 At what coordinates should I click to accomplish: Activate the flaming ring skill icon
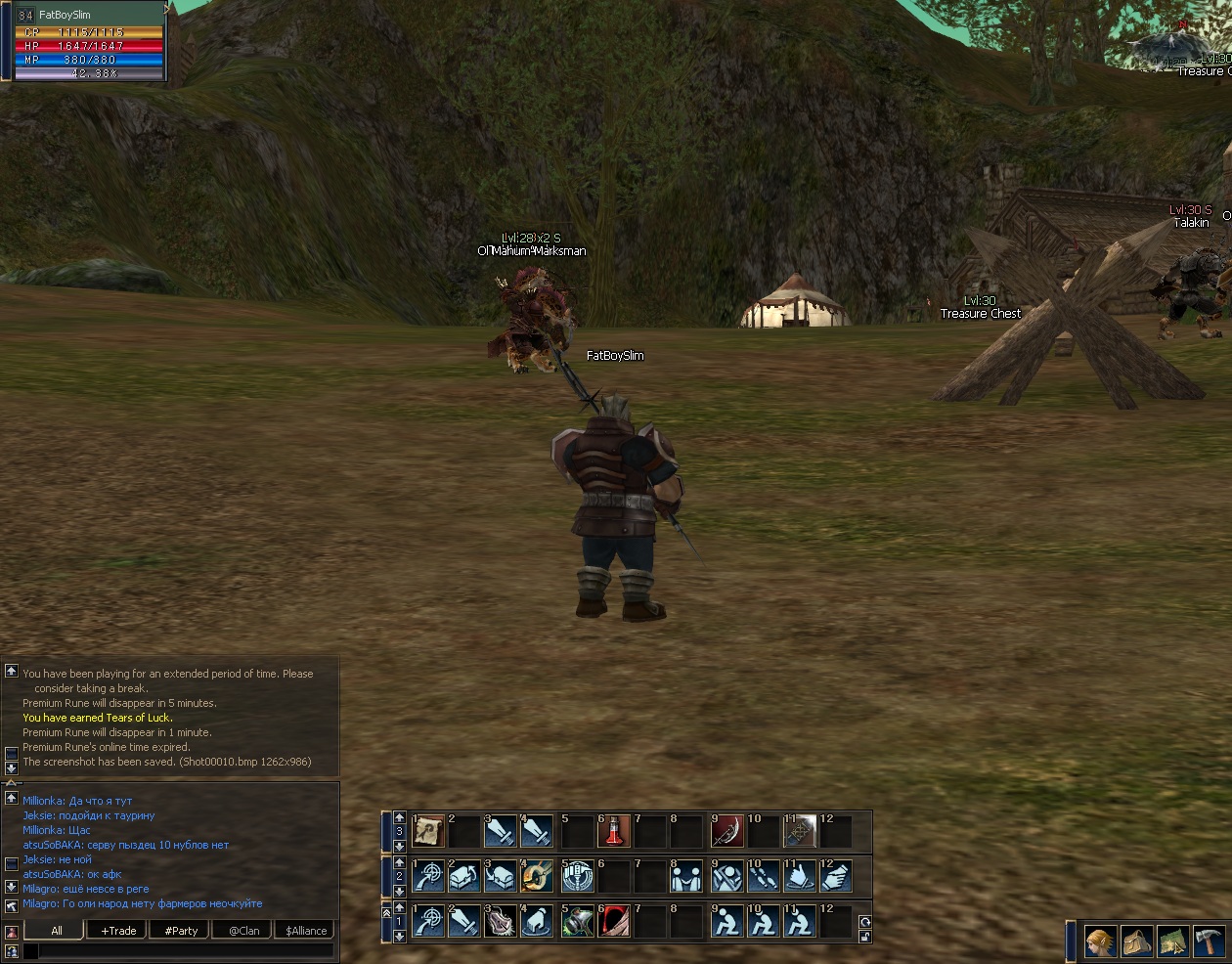click(x=538, y=877)
